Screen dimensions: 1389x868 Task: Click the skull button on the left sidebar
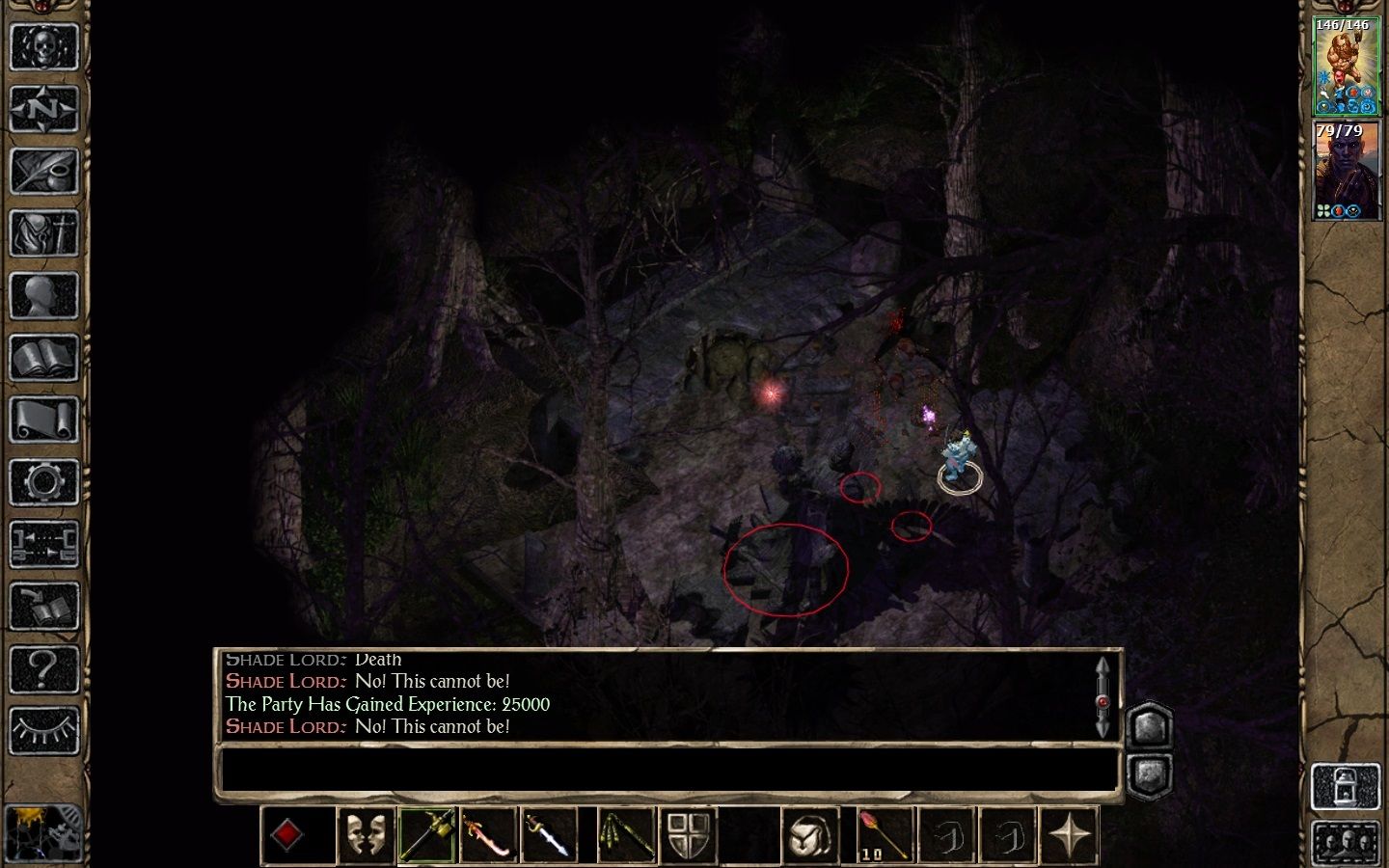pyautogui.click(x=43, y=46)
